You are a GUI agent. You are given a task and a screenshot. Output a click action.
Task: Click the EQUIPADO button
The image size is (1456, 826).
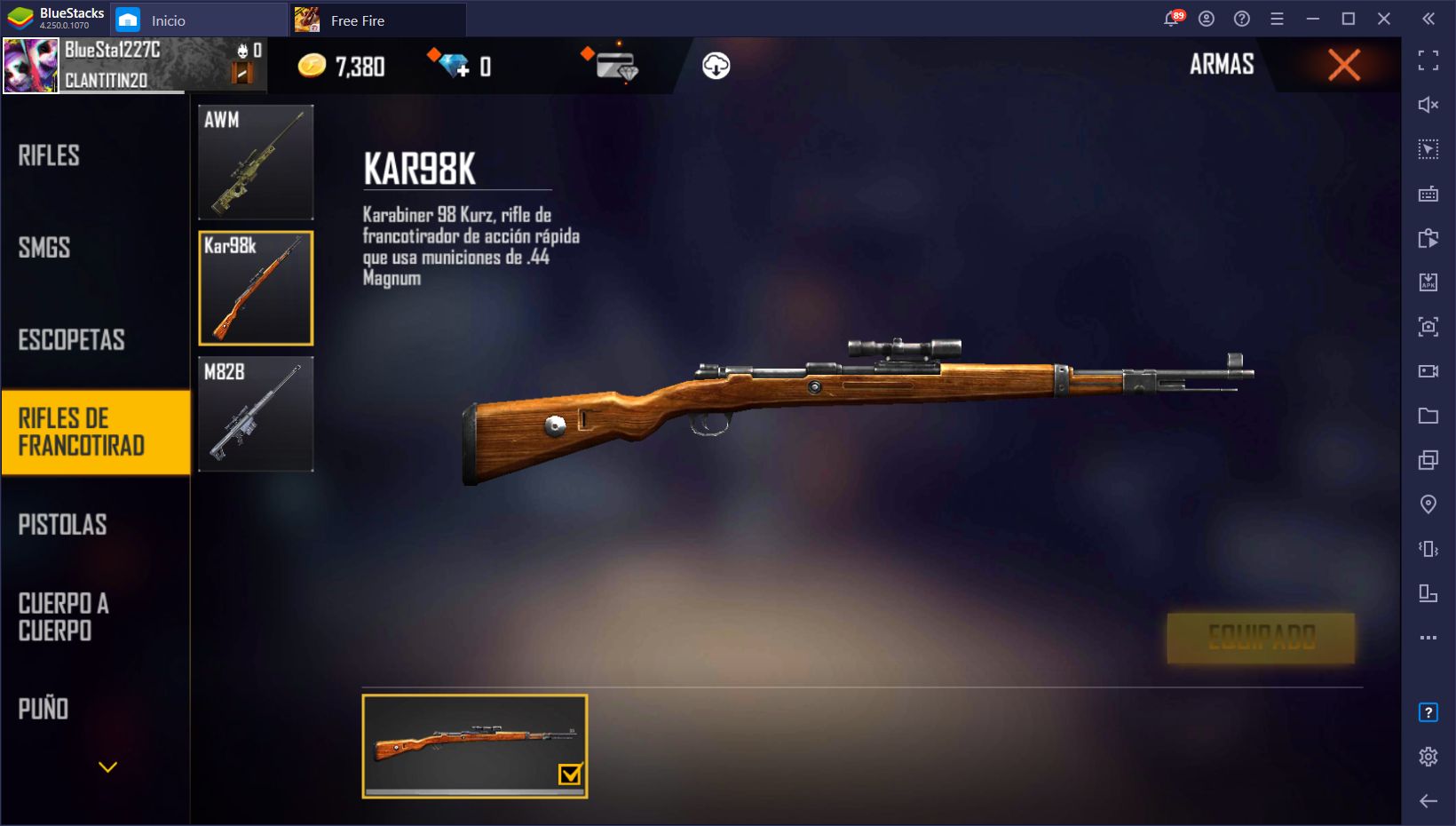pos(1261,637)
